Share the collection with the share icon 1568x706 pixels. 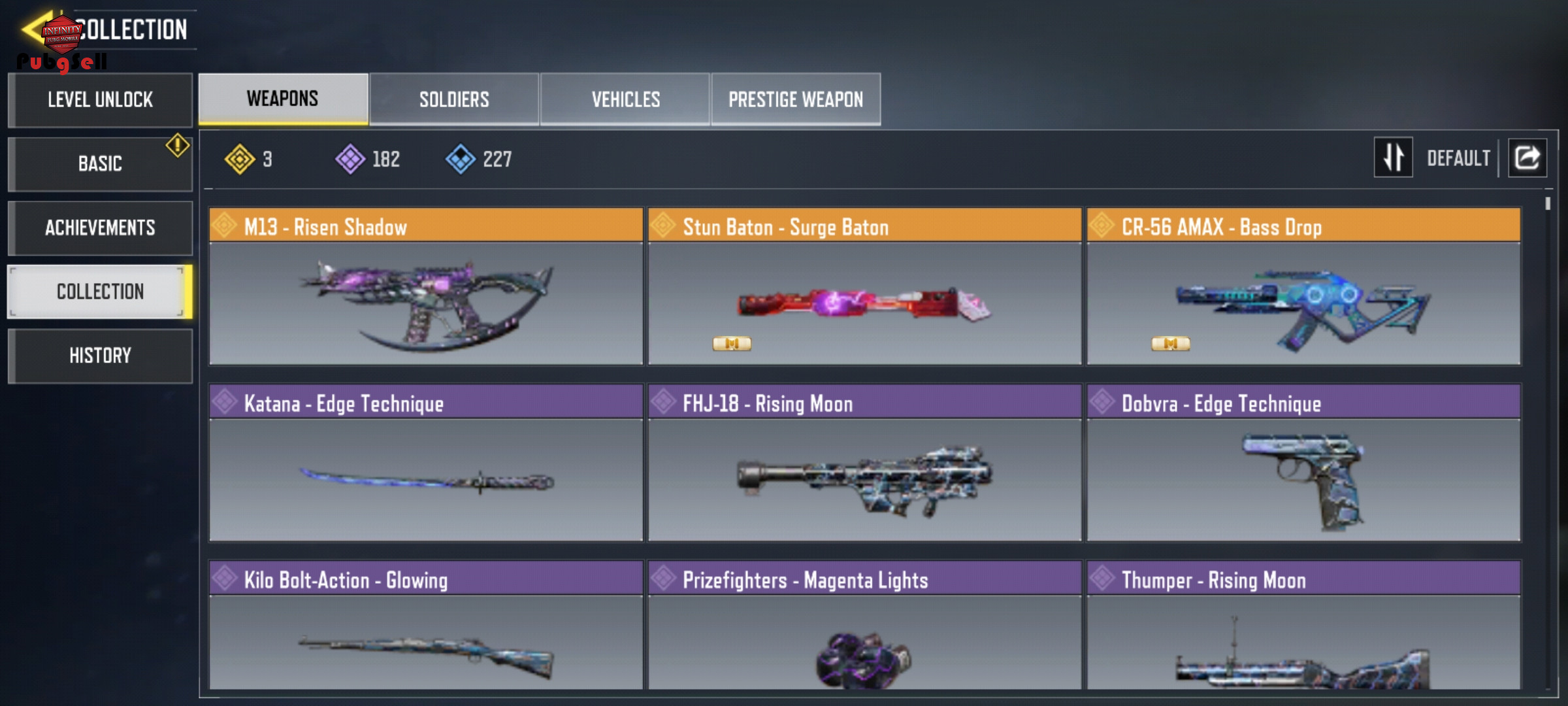(1527, 158)
